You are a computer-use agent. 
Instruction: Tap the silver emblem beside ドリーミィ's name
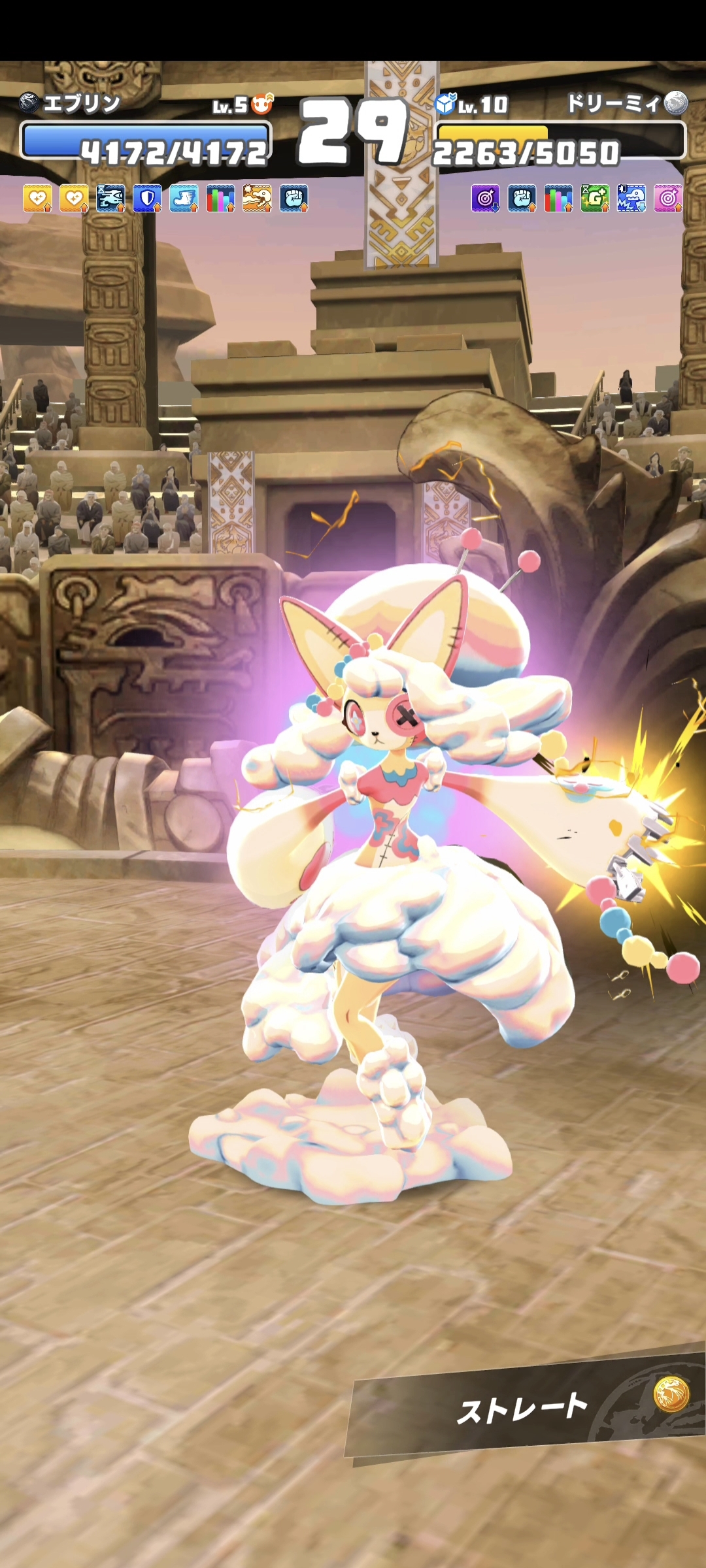pos(676,103)
